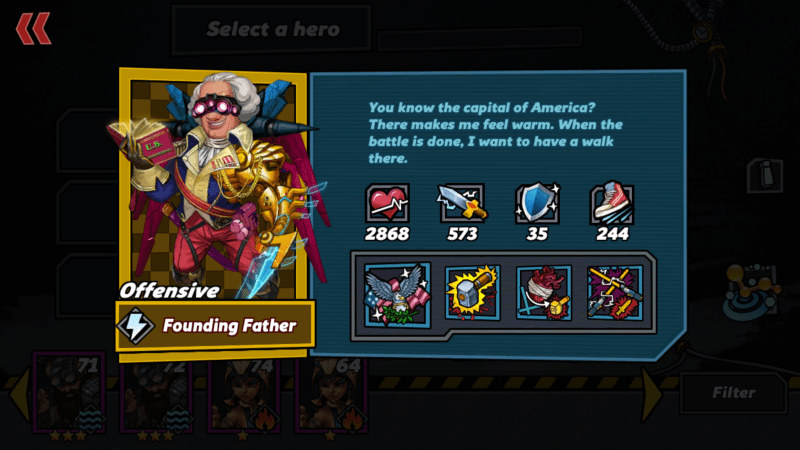Choose the glowing hammer skill icon
800x450 pixels.
click(472, 292)
